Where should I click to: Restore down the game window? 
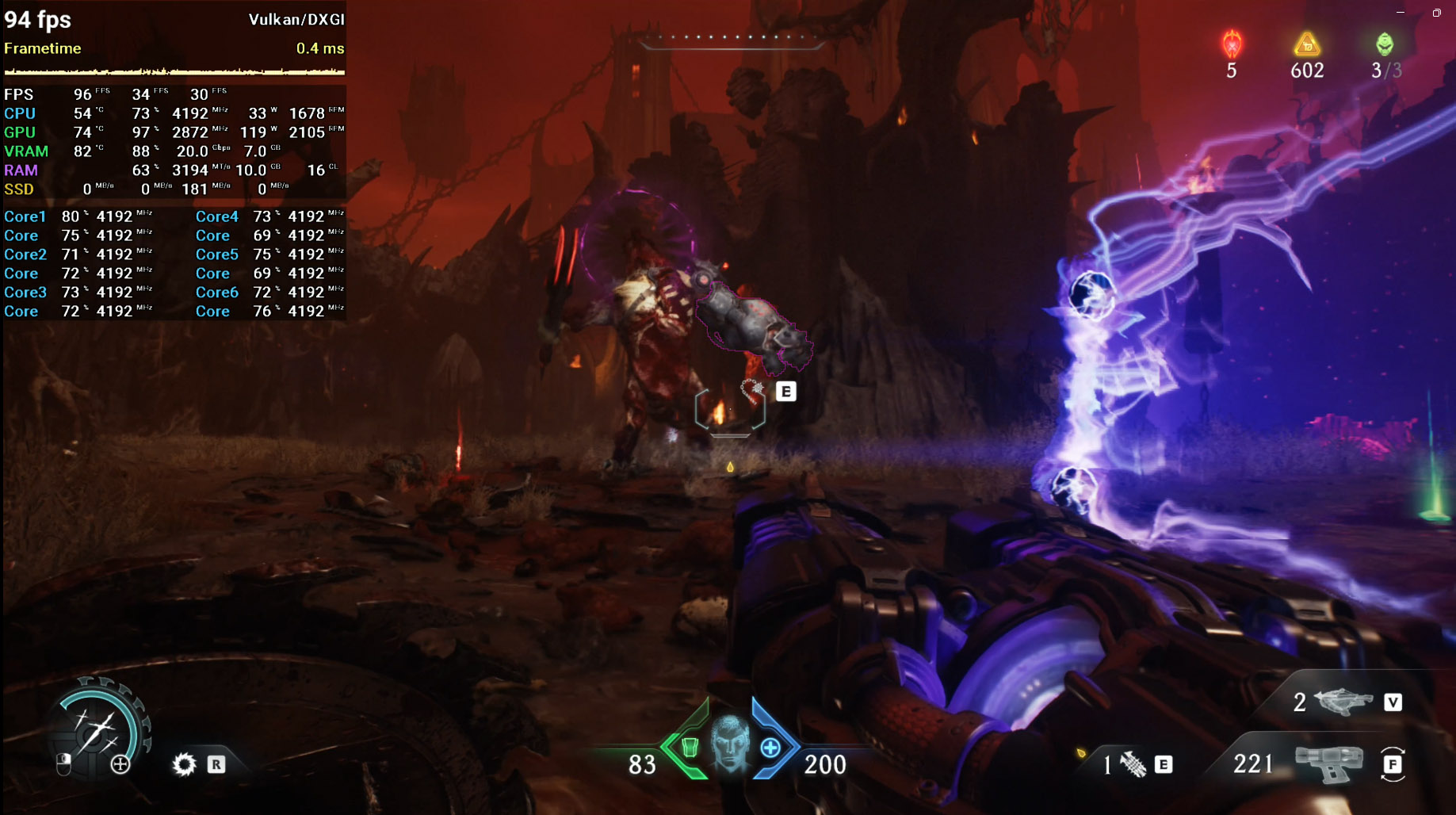(x=1436, y=13)
